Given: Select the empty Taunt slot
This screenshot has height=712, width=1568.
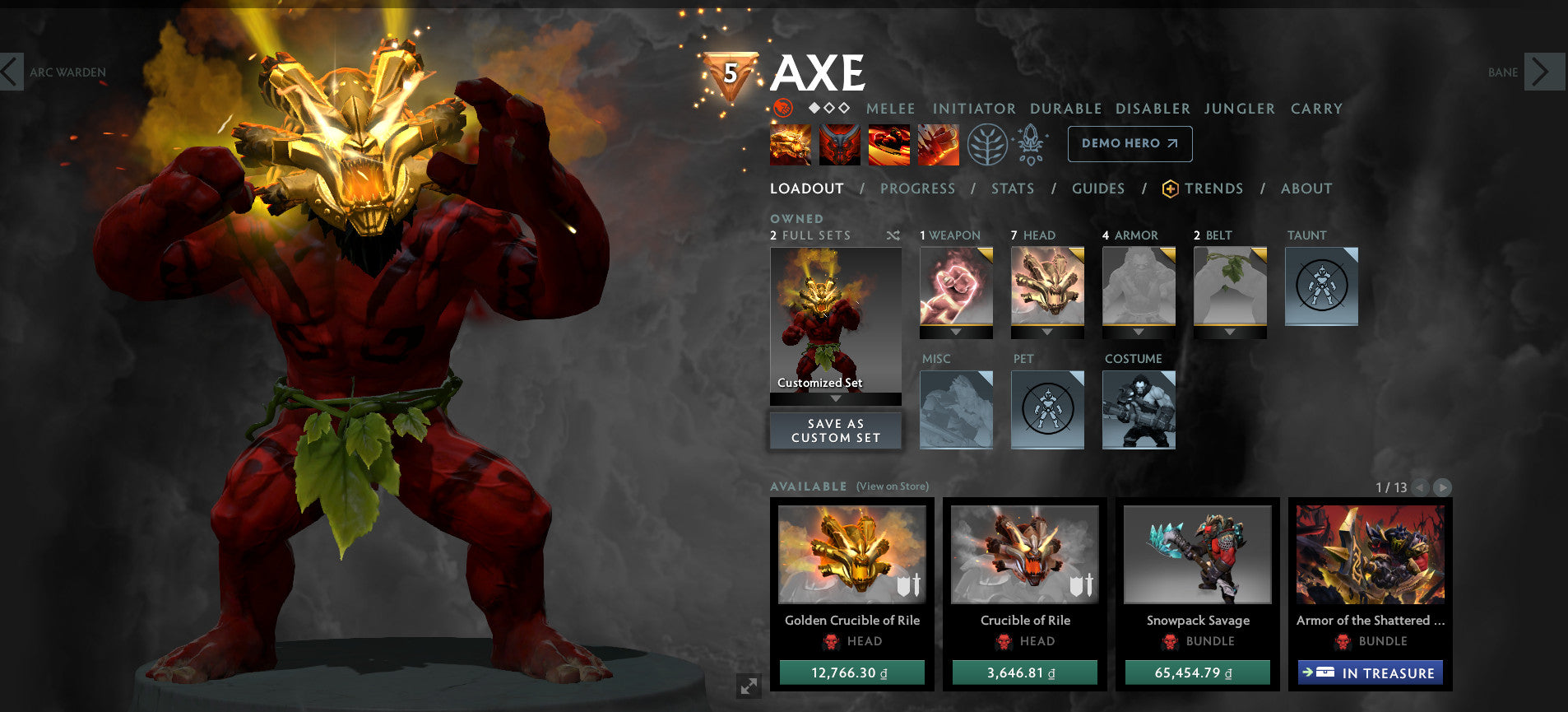Looking at the screenshot, I should (1321, 286).
